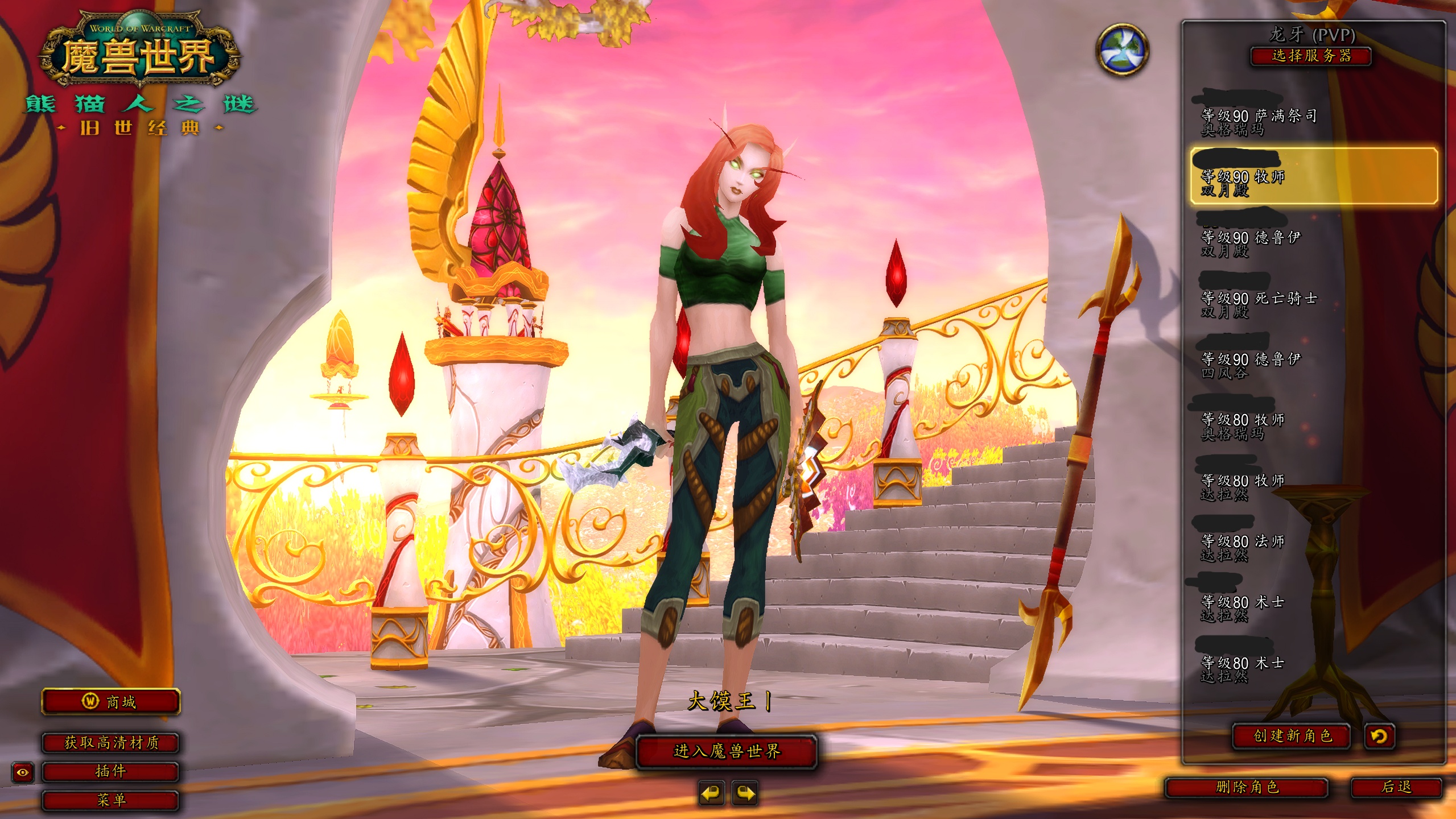Viewport: 1456px width, 819px height.
Task: Delete character using 删除角色 button
Action: pos(1247,787)
